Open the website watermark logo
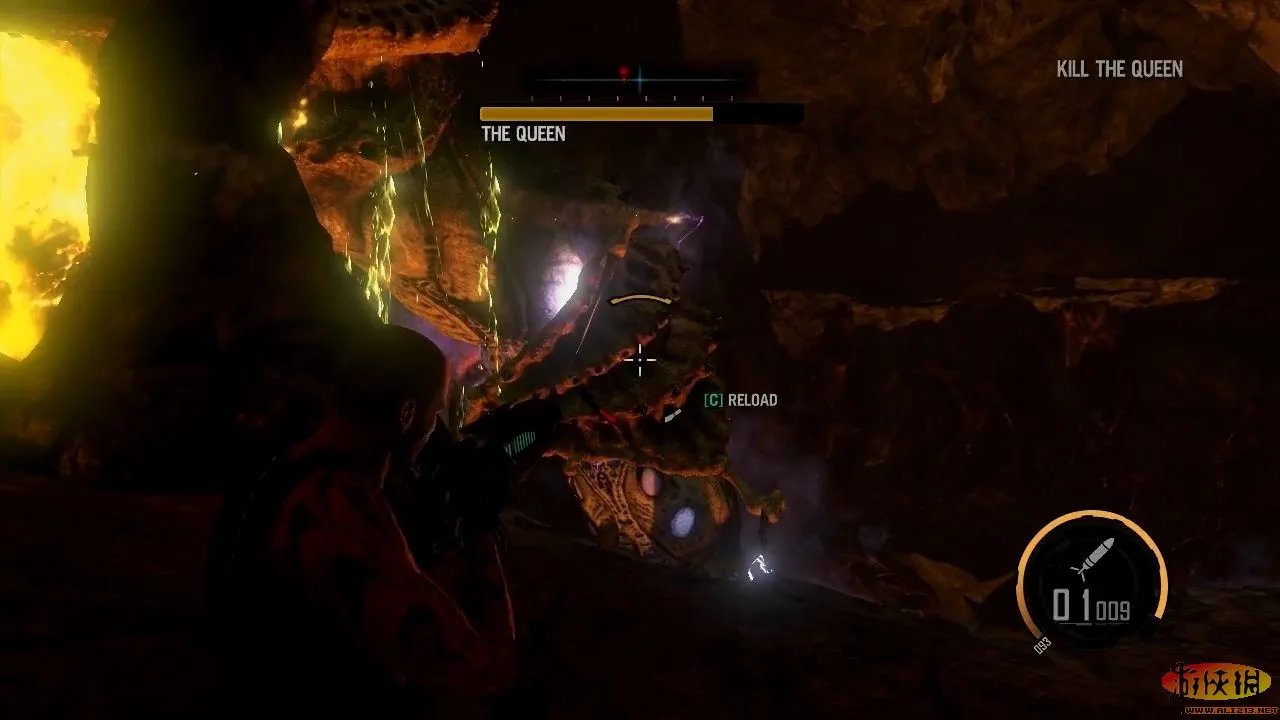Image resolution: width=1280 pixels, height=720 pixels. pos(1216,685)
